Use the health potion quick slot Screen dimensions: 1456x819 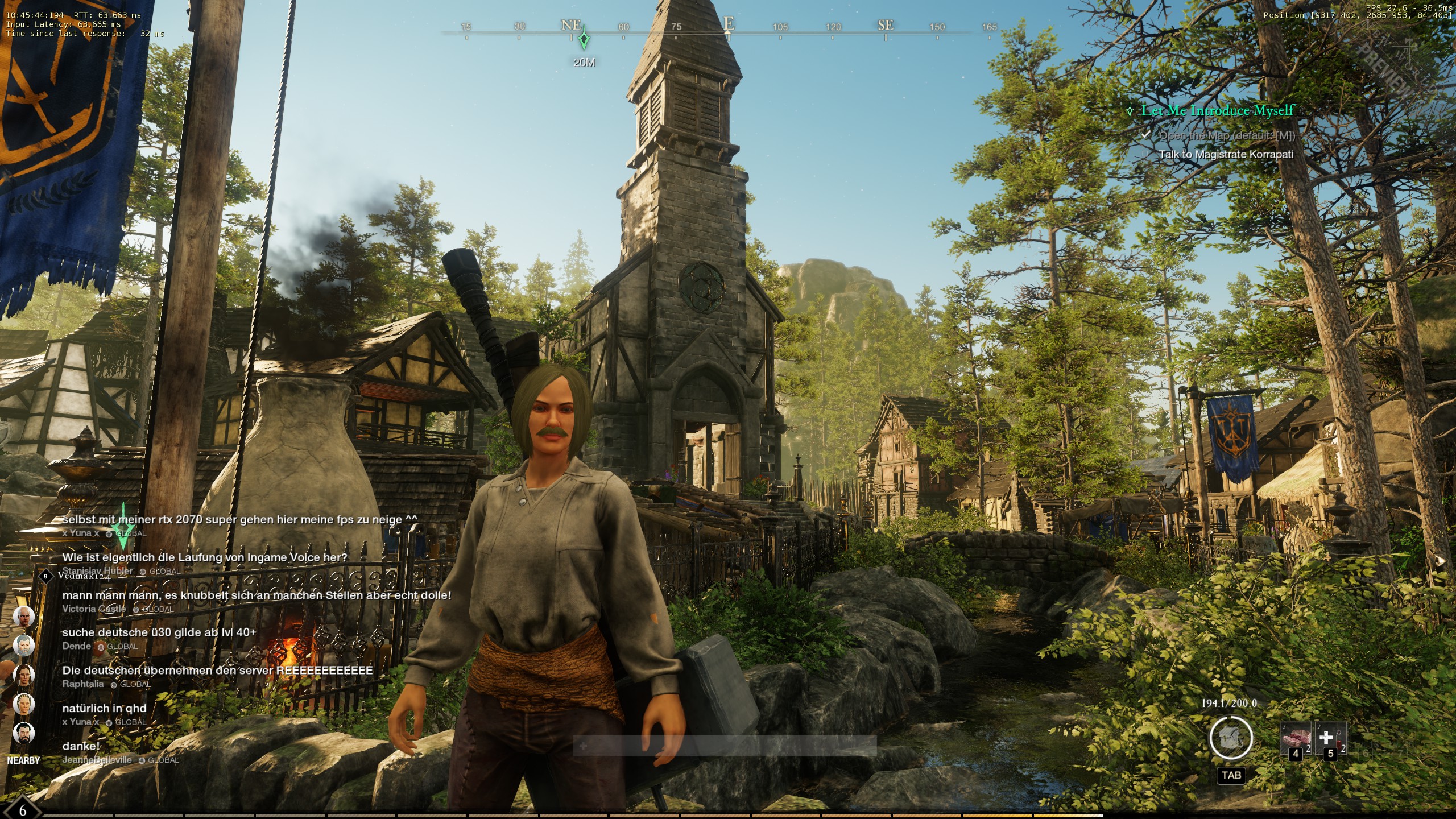(x=1329, y=738)
